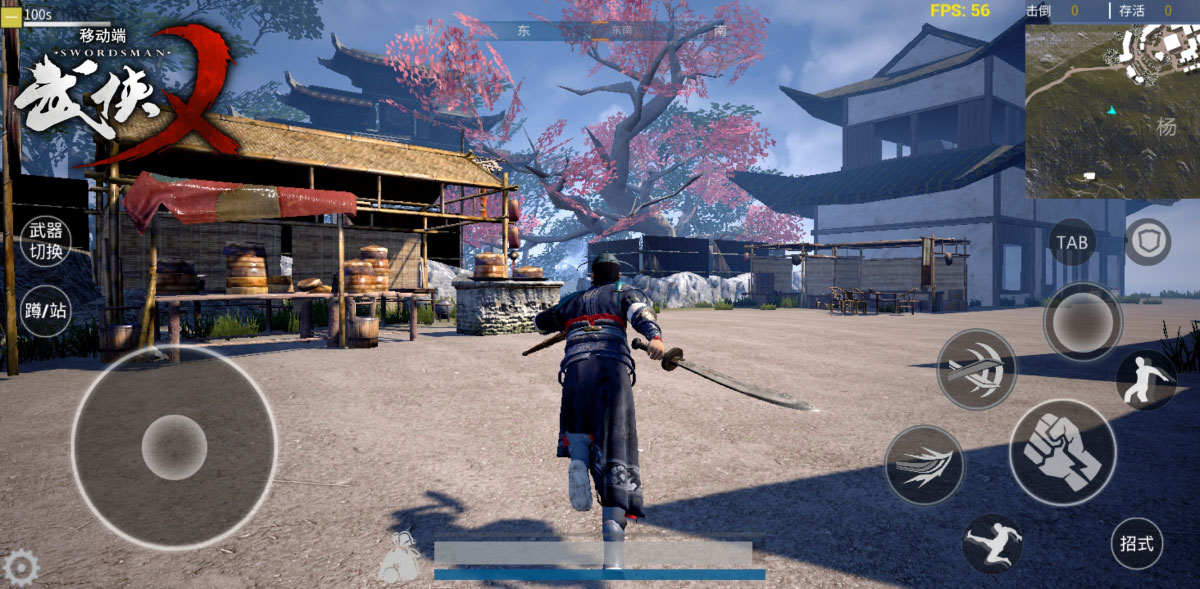Viewport: 1200px width, 589px height.
Task: Open the gear settings icon
Action: tap(21, 568)
